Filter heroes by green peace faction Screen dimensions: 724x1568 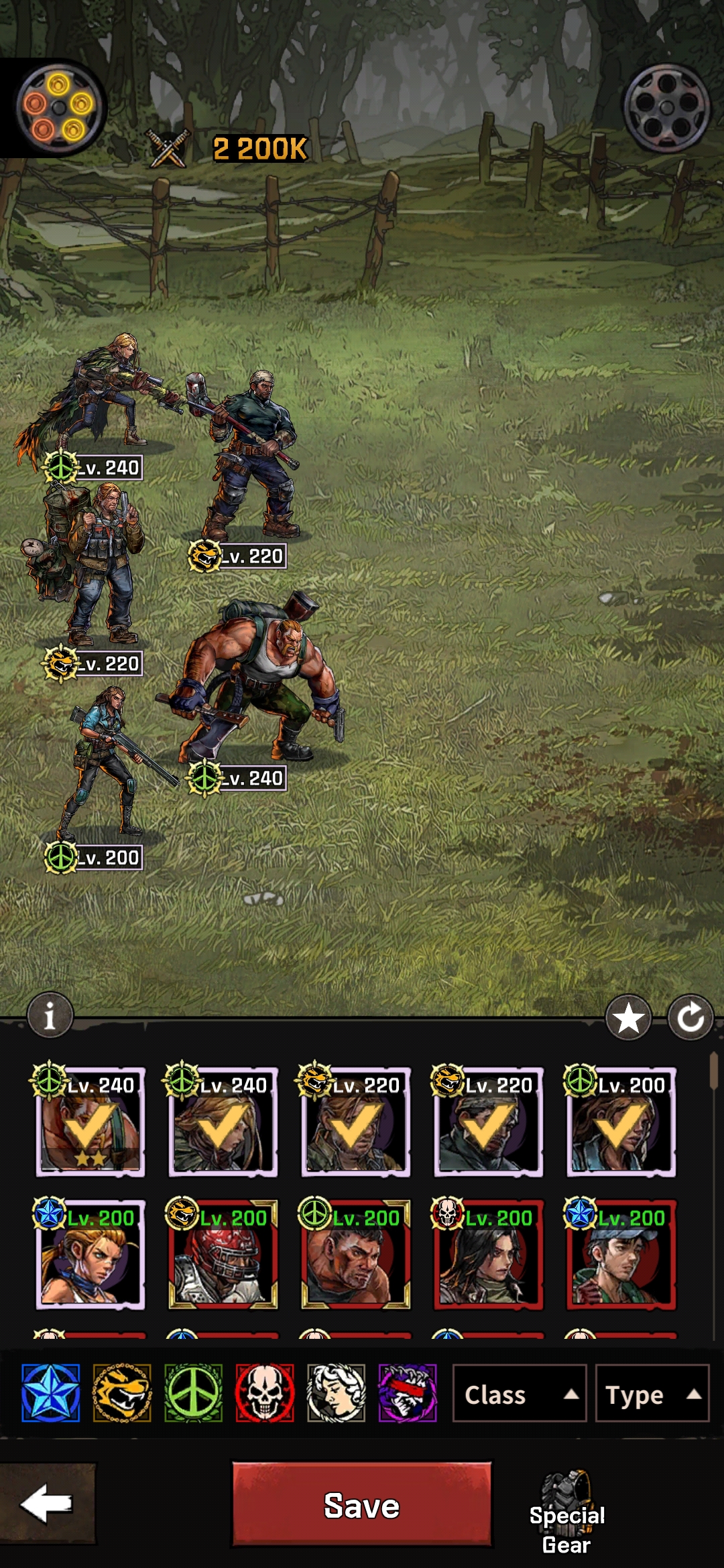point(194,1393)
